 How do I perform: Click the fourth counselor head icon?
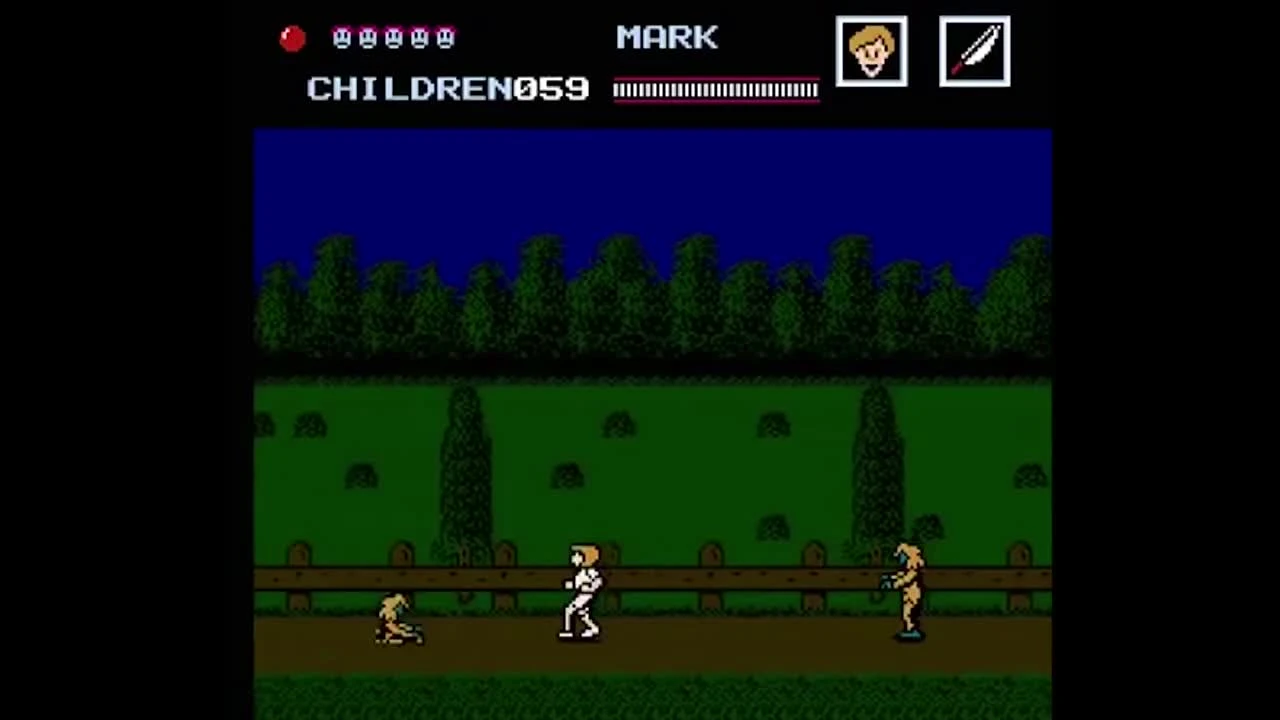[420, 38]
